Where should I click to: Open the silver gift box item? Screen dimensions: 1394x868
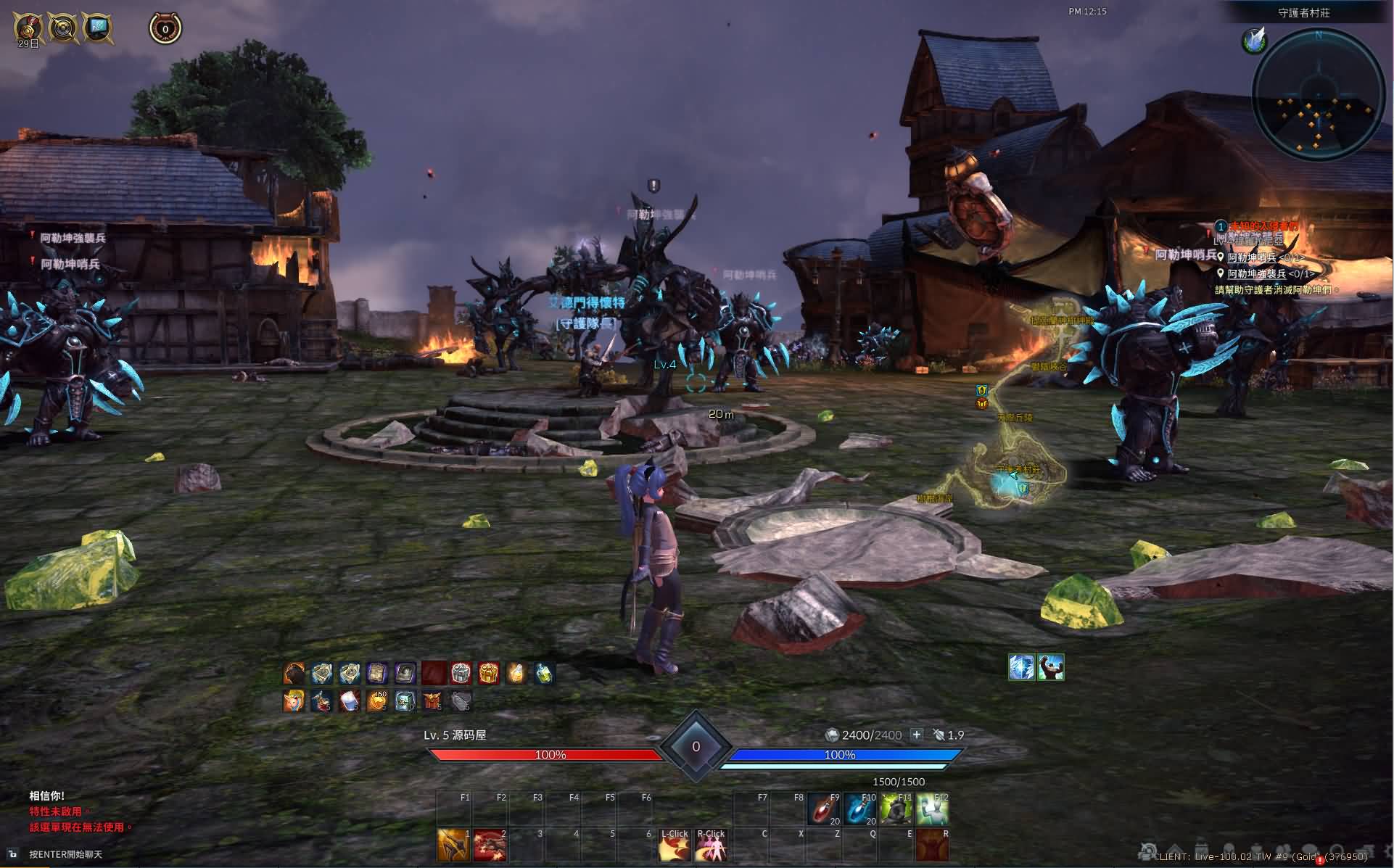(461, 674)
